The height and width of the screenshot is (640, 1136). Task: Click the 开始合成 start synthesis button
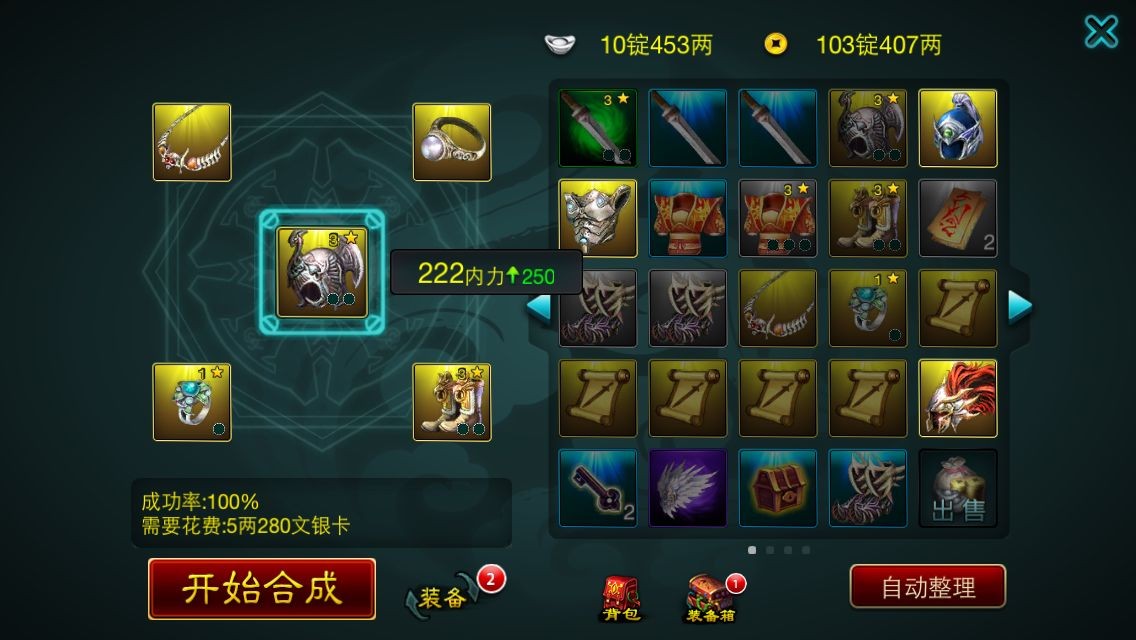(262, 588)
